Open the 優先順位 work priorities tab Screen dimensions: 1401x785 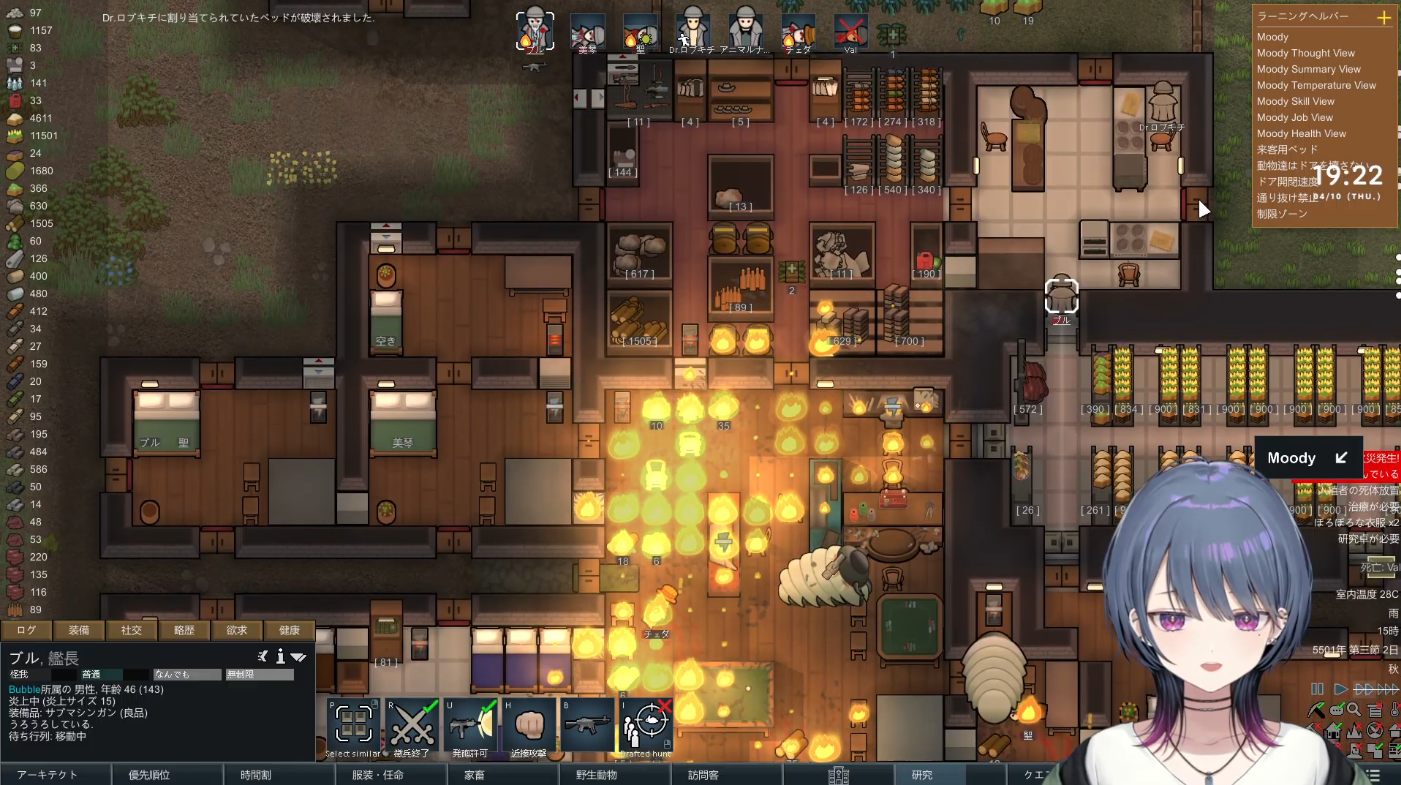click(x=148, y=775)
